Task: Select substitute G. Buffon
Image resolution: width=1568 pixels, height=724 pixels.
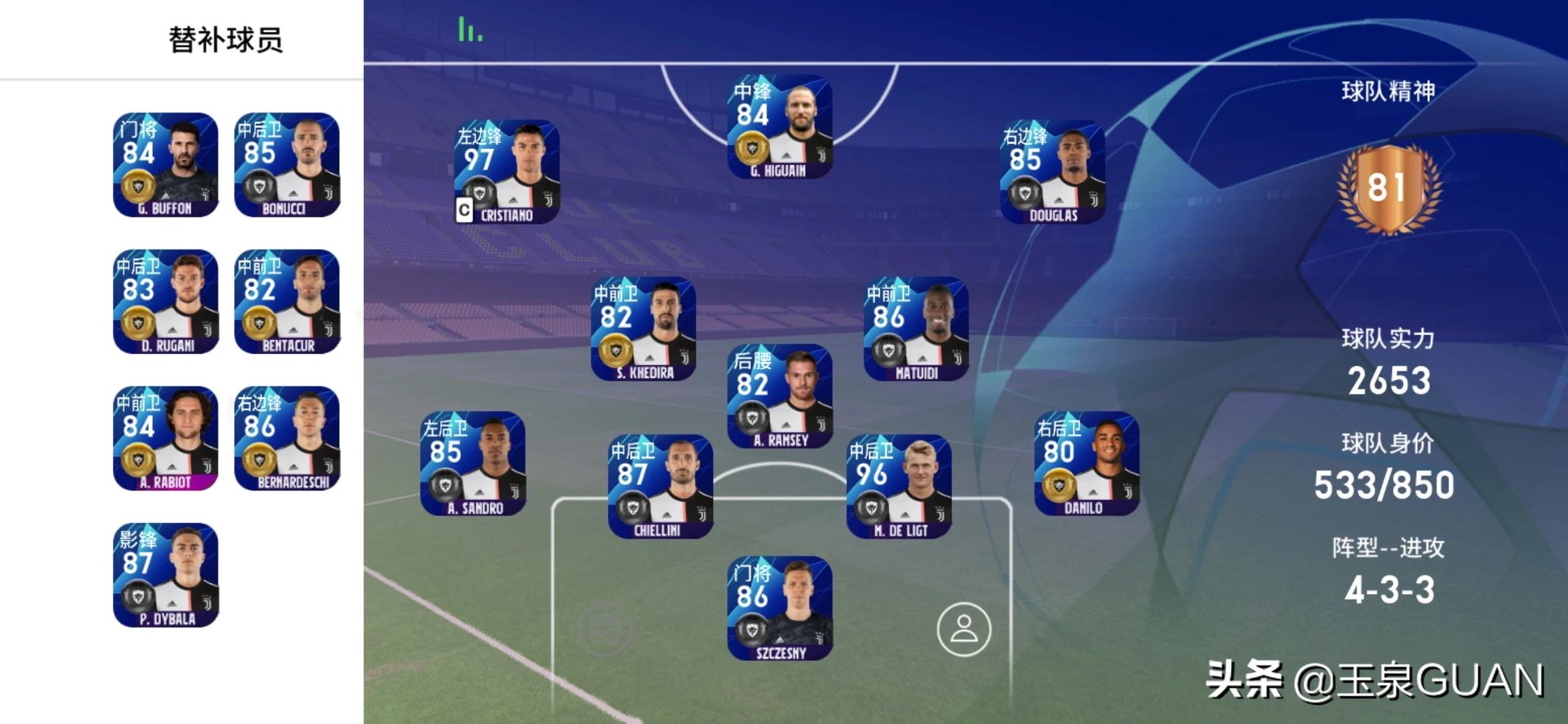Action: pyautogui.click(x=166, y=165)
